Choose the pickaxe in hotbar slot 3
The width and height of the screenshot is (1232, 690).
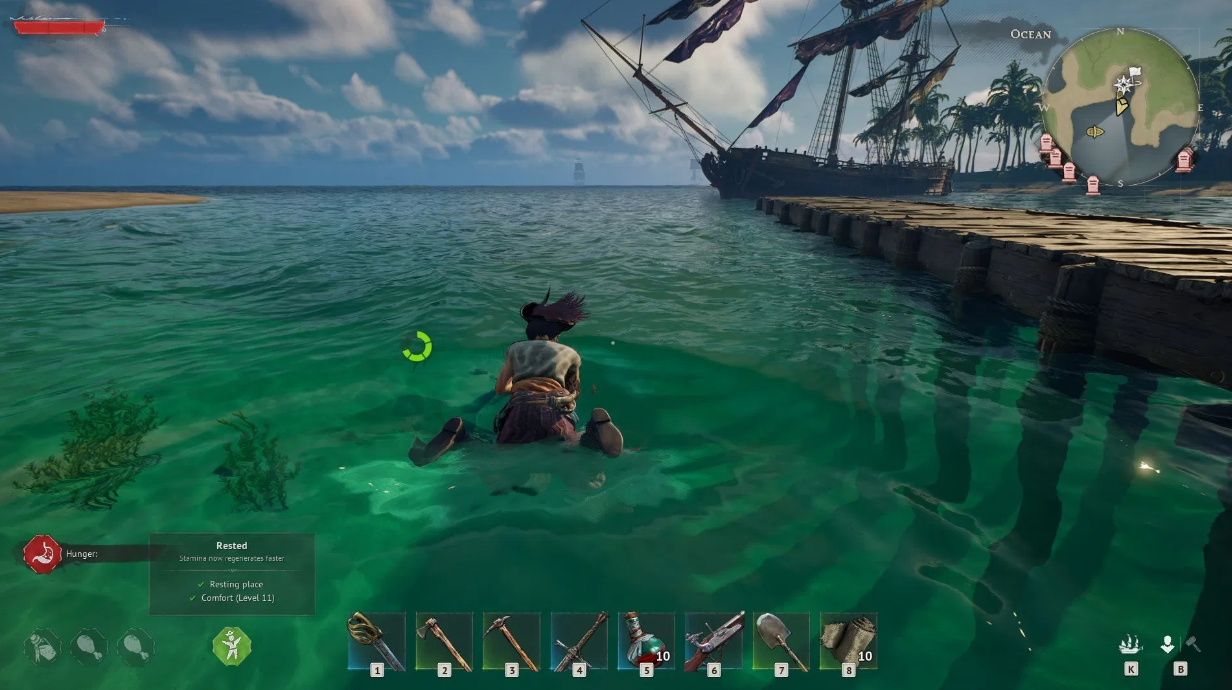pos(511,640)
